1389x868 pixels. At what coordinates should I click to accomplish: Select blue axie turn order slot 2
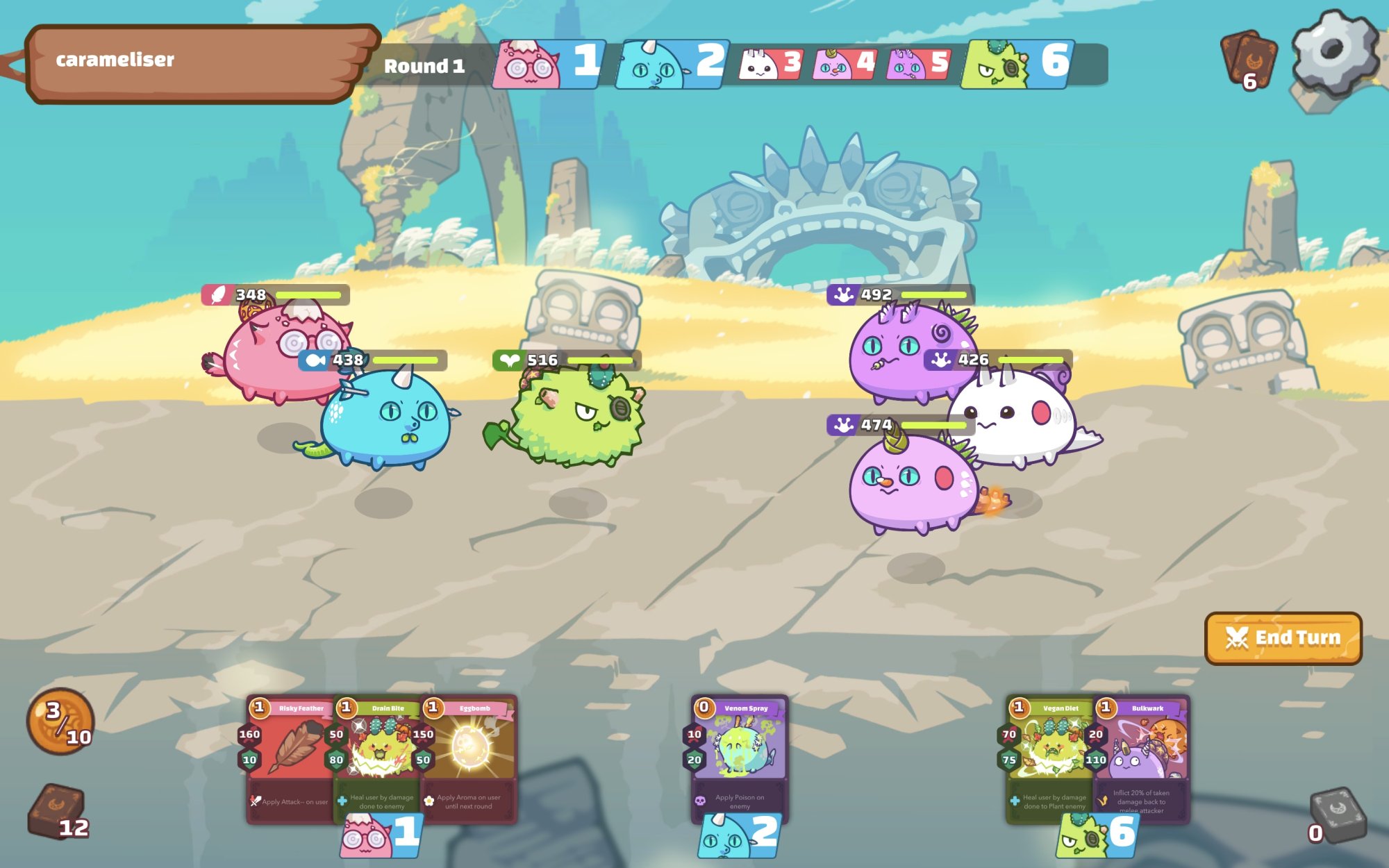click(672, 65)
